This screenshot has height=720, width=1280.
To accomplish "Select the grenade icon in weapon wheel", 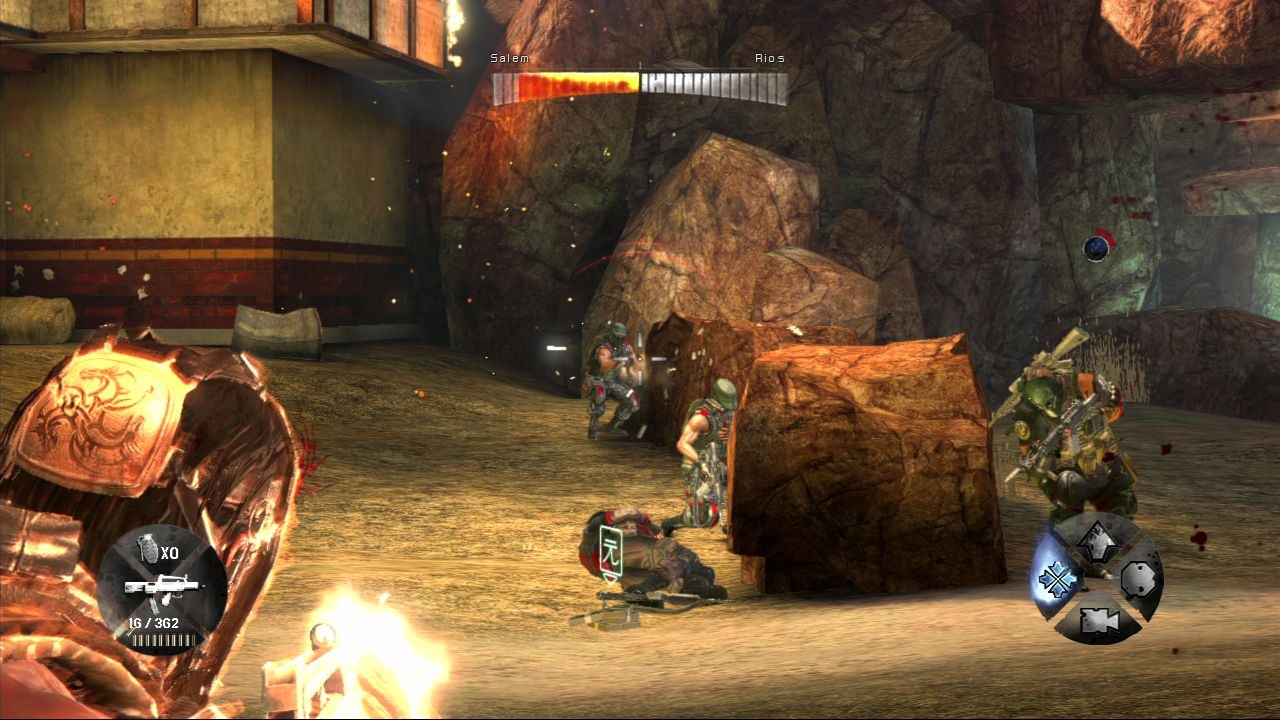I will pyautogui.click(x=147, y=548).
